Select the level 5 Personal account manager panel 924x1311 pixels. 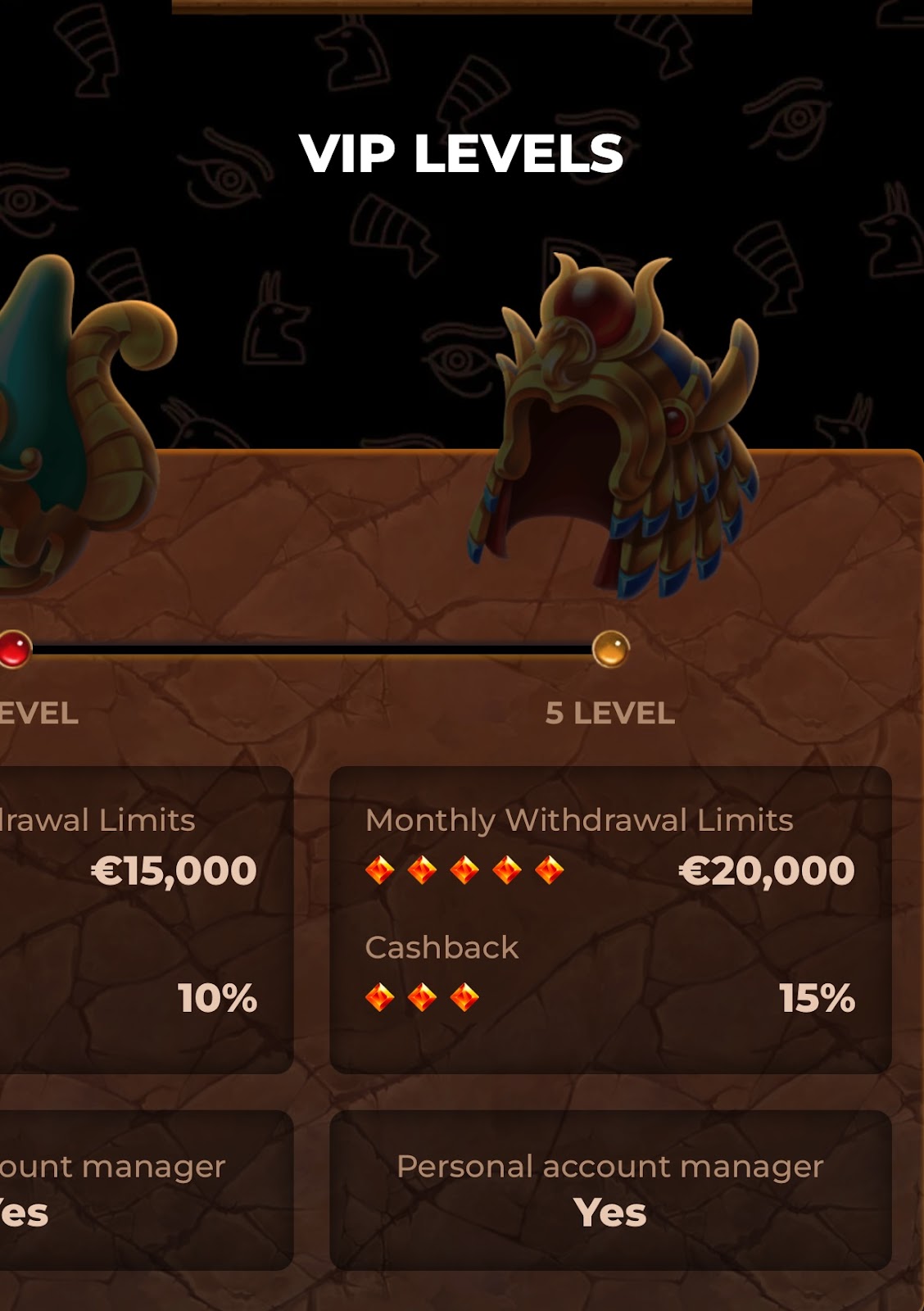[x=610, y=1190]
